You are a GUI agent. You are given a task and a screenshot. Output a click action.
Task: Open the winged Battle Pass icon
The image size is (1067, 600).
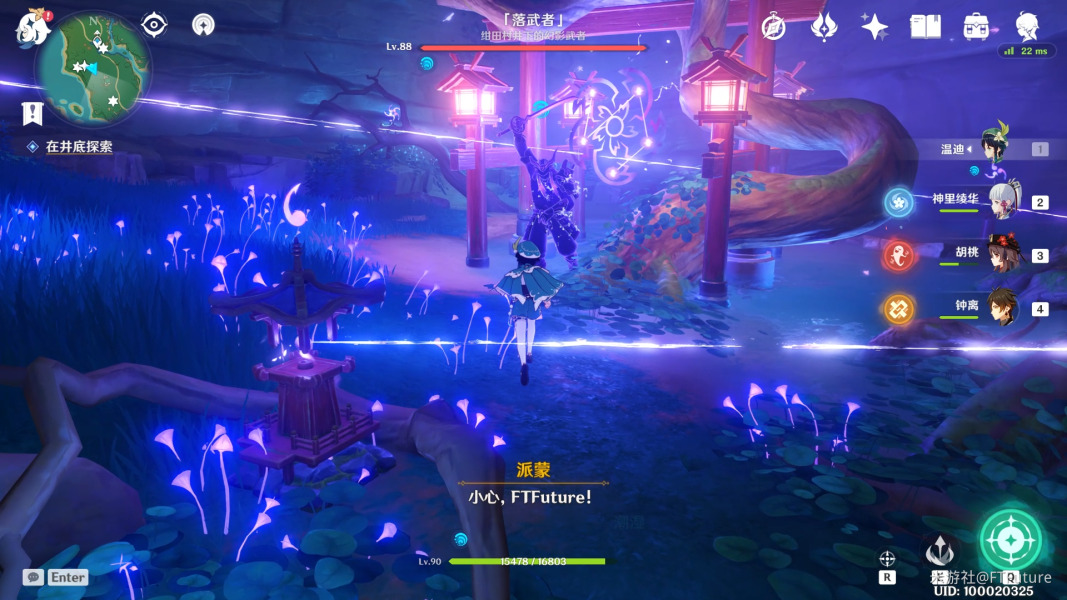click(824, 27)
